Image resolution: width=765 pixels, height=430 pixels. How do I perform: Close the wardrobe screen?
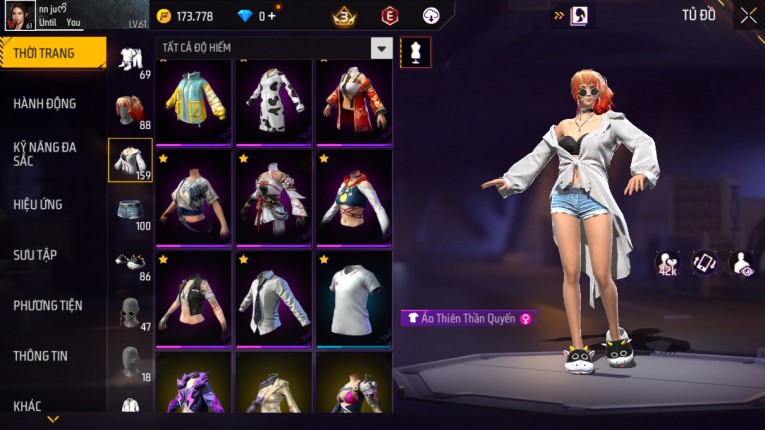point(747,15)
